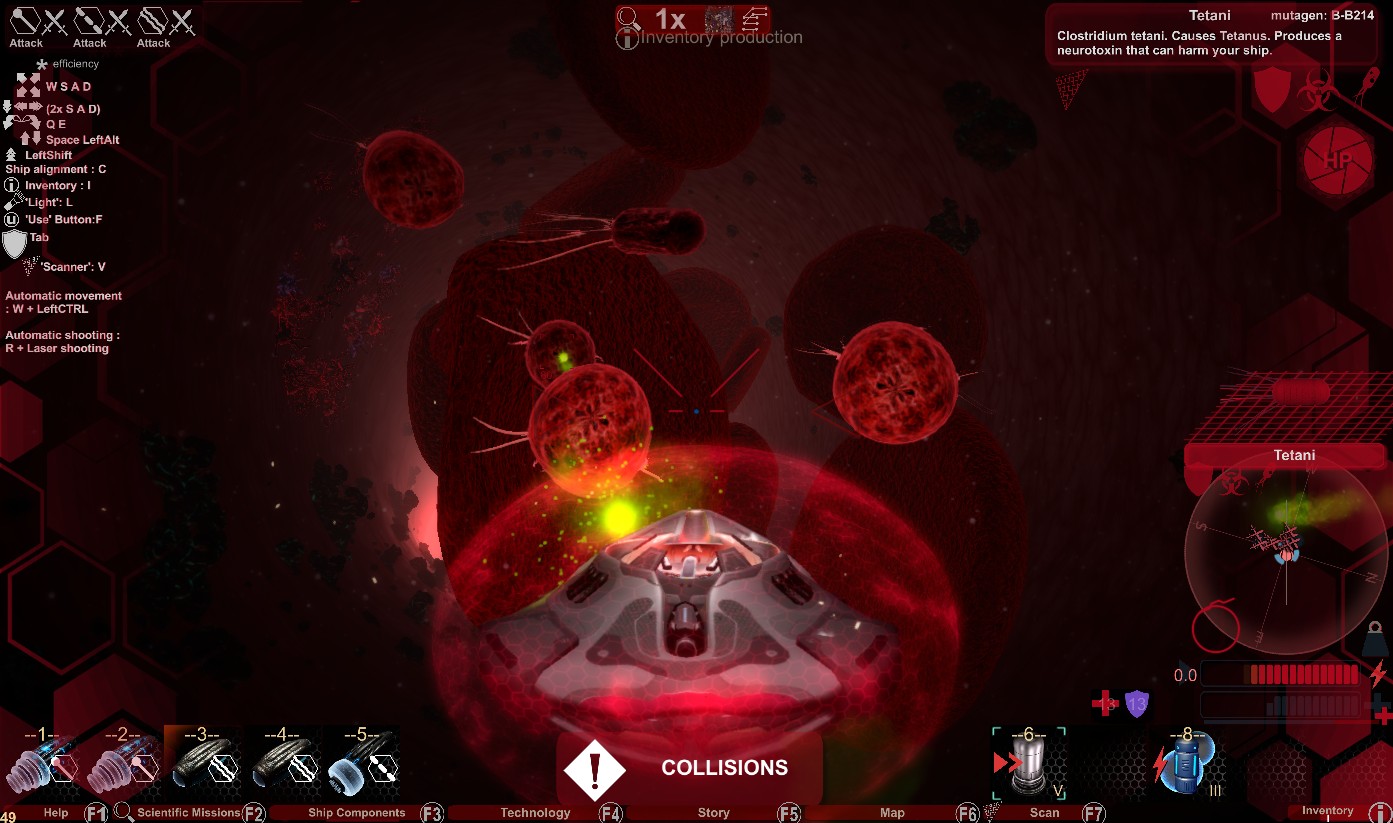This screenshot has width=1393, height=823.
Task: Click the magnifier next to 1x zoom
Action: coord(628,18)
